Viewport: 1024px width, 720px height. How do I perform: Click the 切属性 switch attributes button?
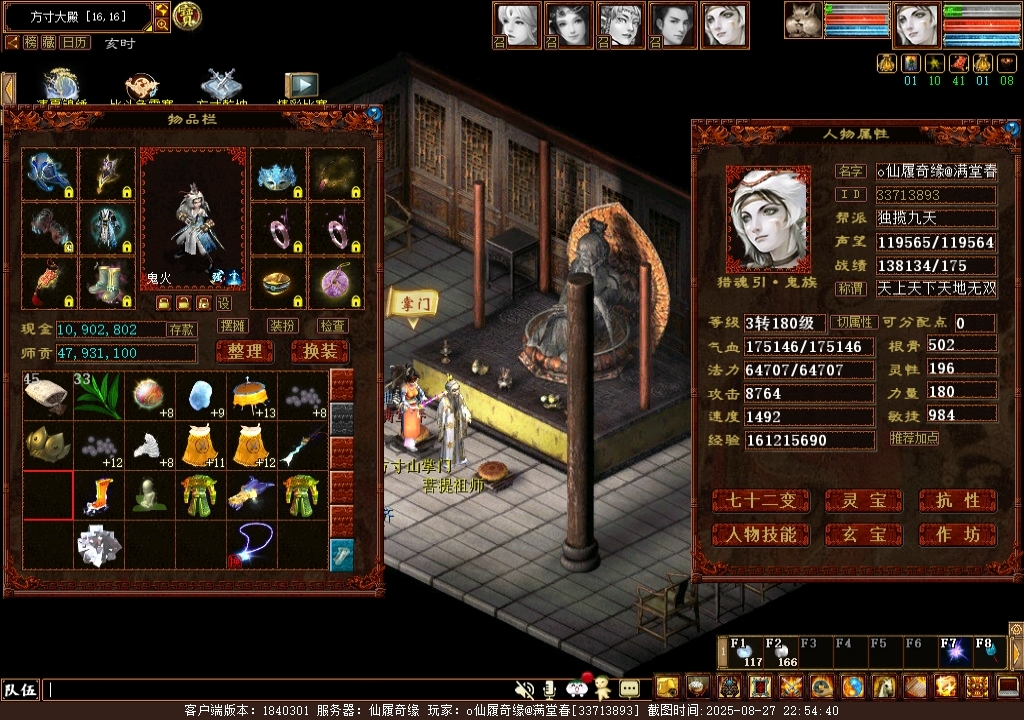click(855, 323)
